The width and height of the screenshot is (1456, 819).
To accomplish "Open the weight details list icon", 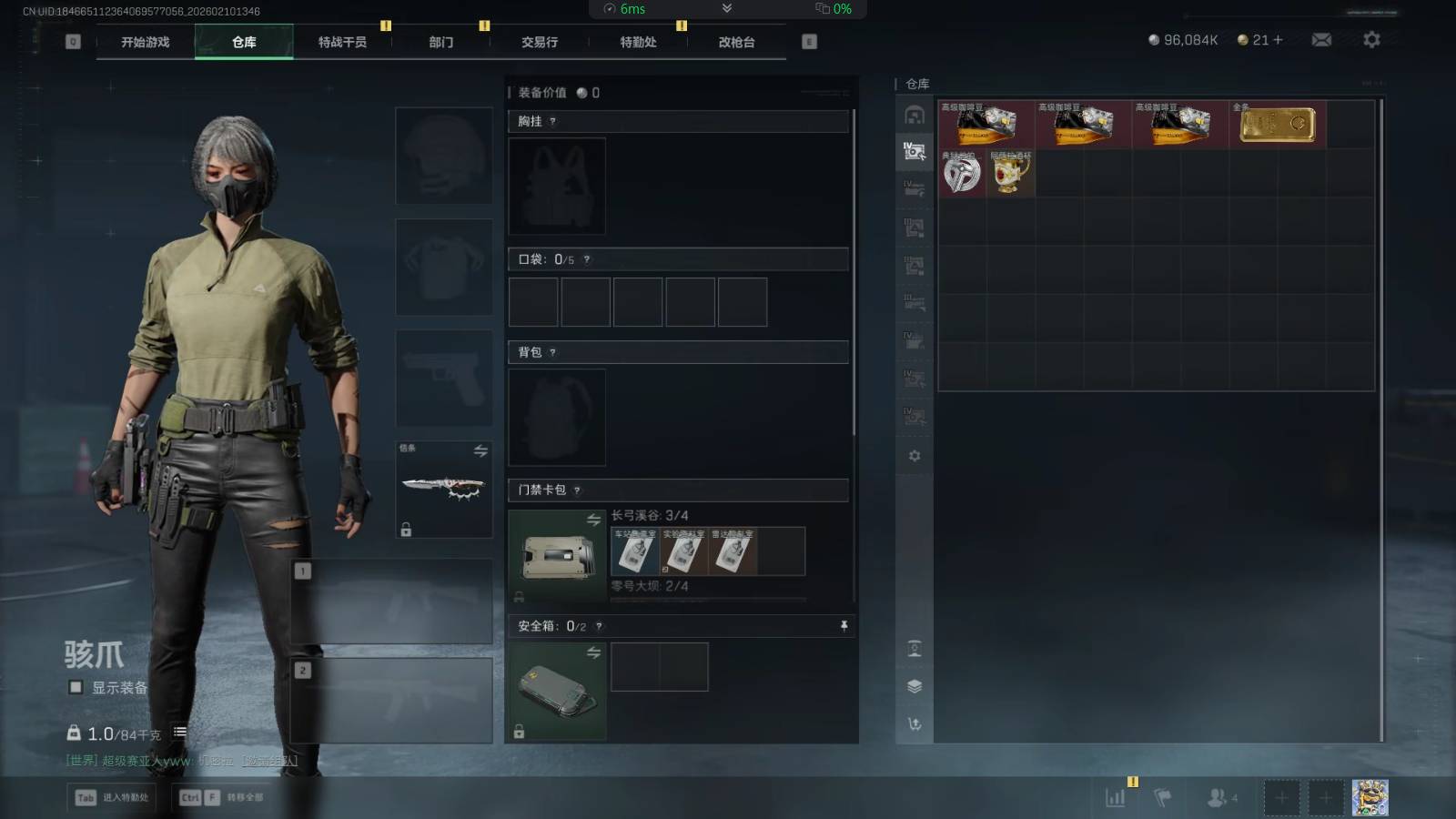I will click(x=180, y=733).
